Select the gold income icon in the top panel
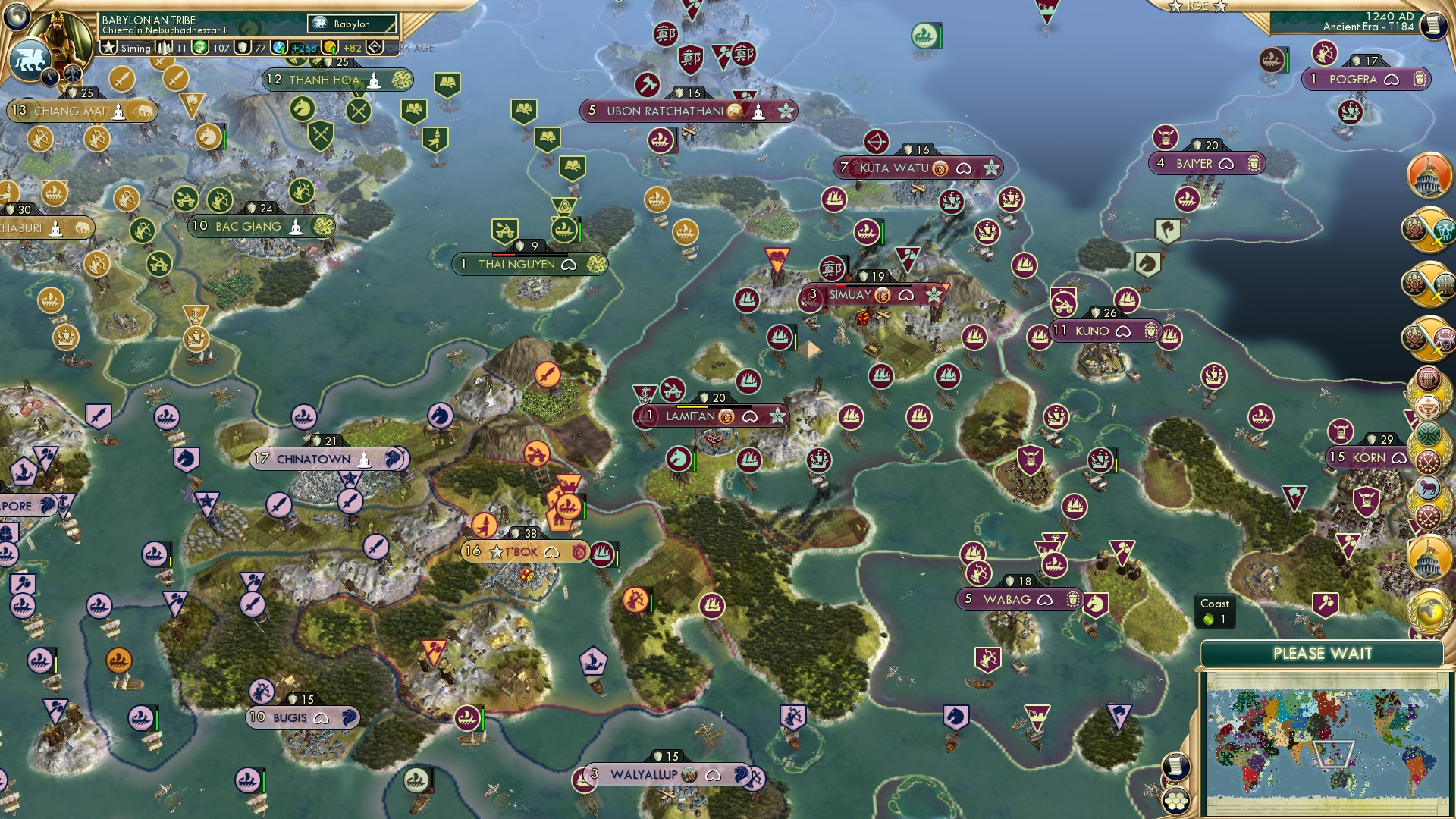The height and width of the screenshot is (819, 1456). [330, 47]
